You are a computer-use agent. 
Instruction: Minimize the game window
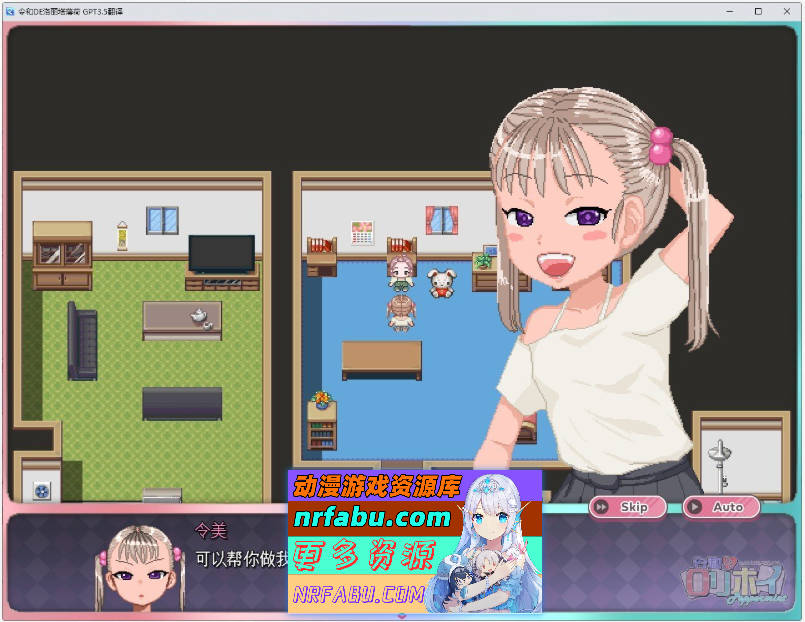point(730,11)
